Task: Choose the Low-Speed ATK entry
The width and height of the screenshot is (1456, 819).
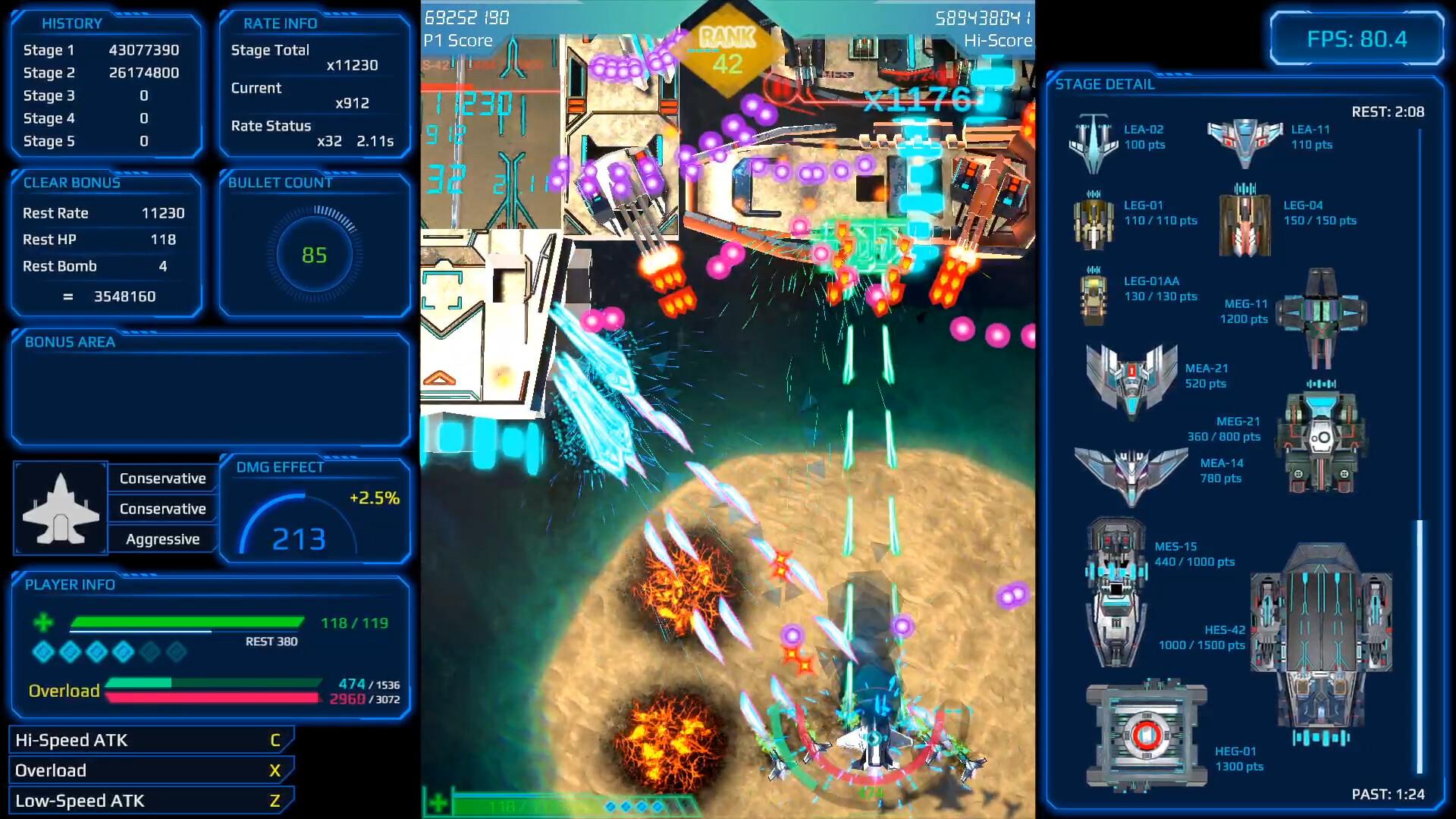Action: tap(150, 801)
